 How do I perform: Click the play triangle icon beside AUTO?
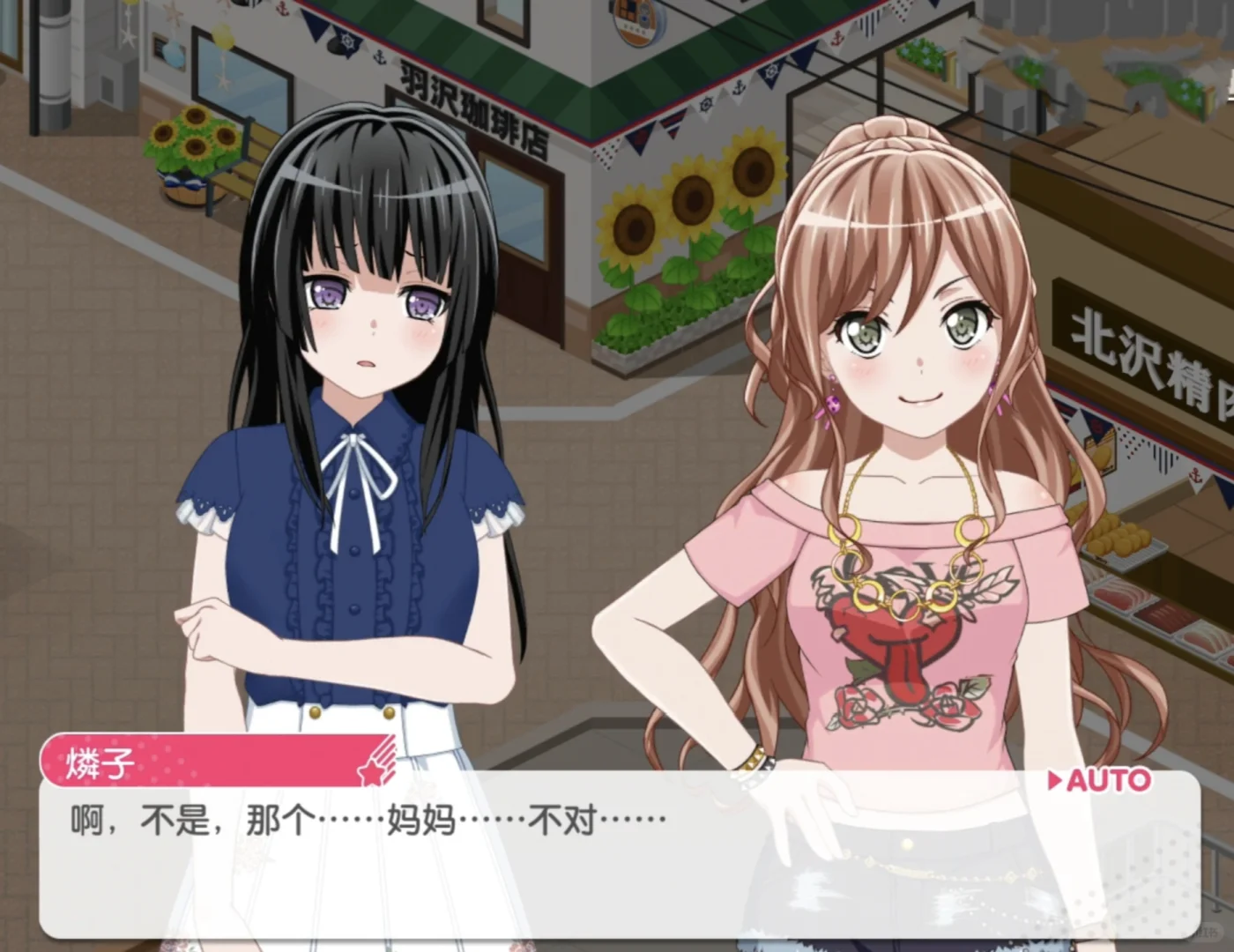point(1054,780)
